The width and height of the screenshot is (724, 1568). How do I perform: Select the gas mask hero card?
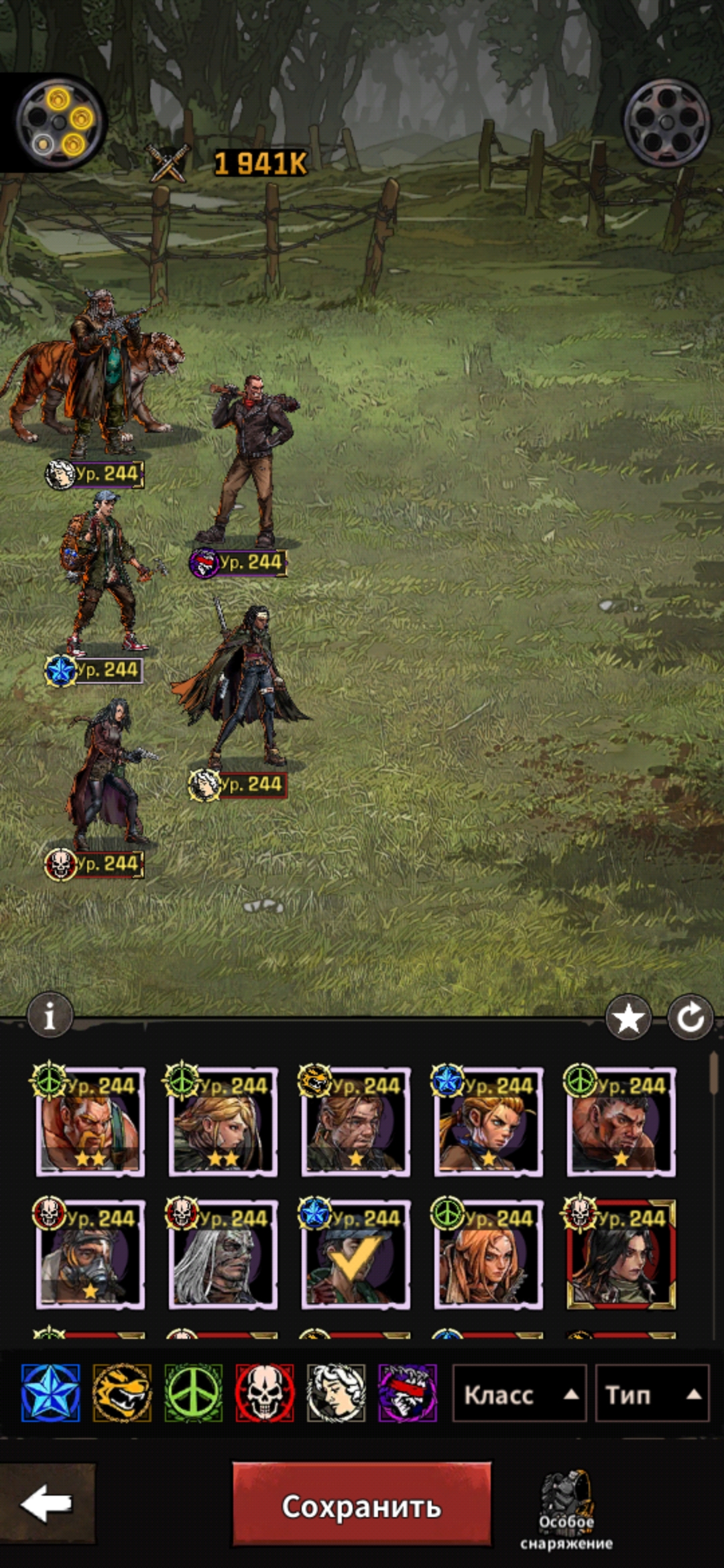[x=90, y=1254]
